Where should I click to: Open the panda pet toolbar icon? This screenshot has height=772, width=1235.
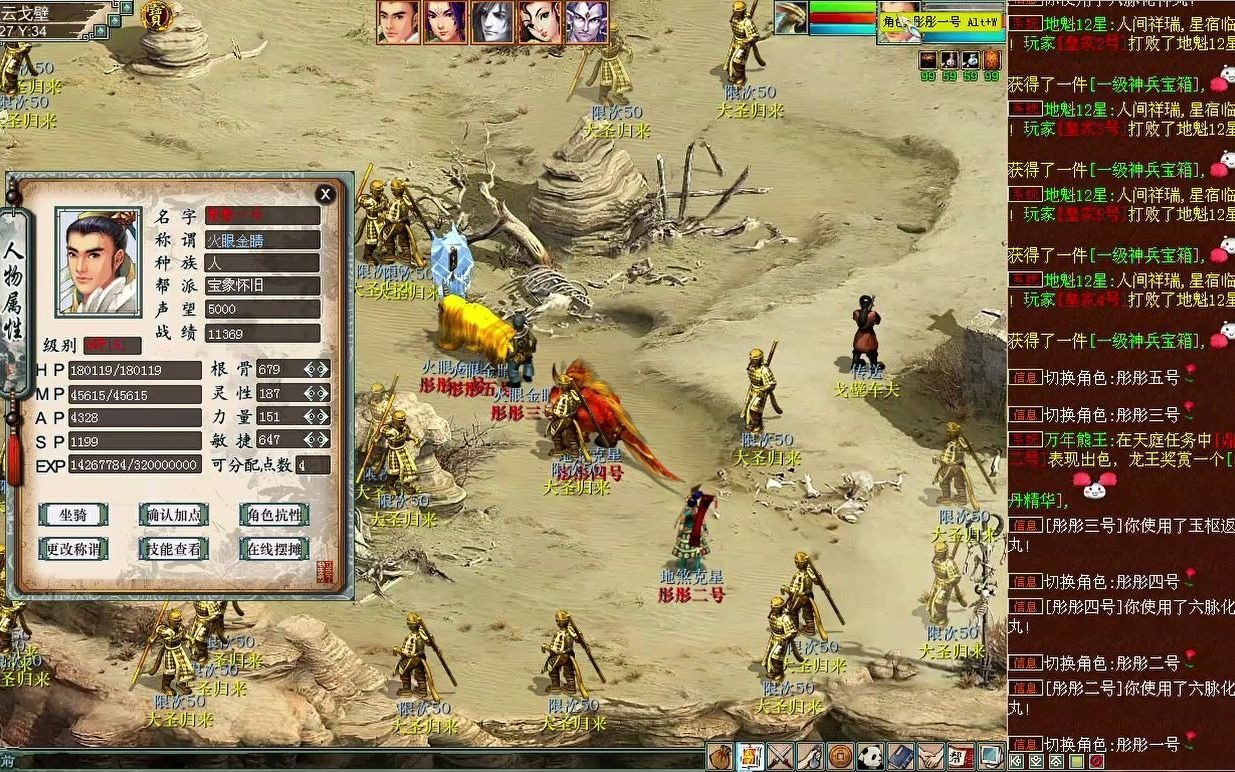point(870,757)
